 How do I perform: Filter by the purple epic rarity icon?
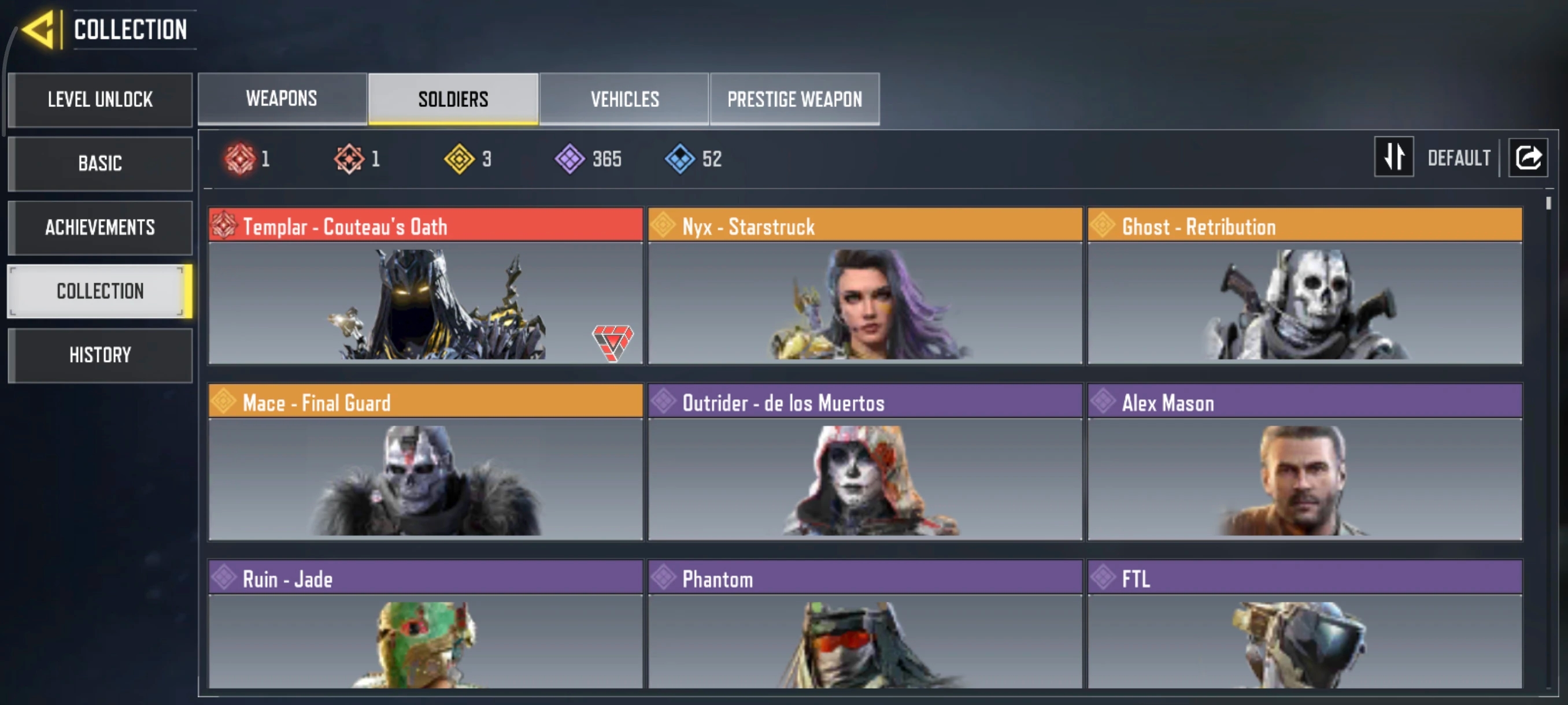(569, 159)
